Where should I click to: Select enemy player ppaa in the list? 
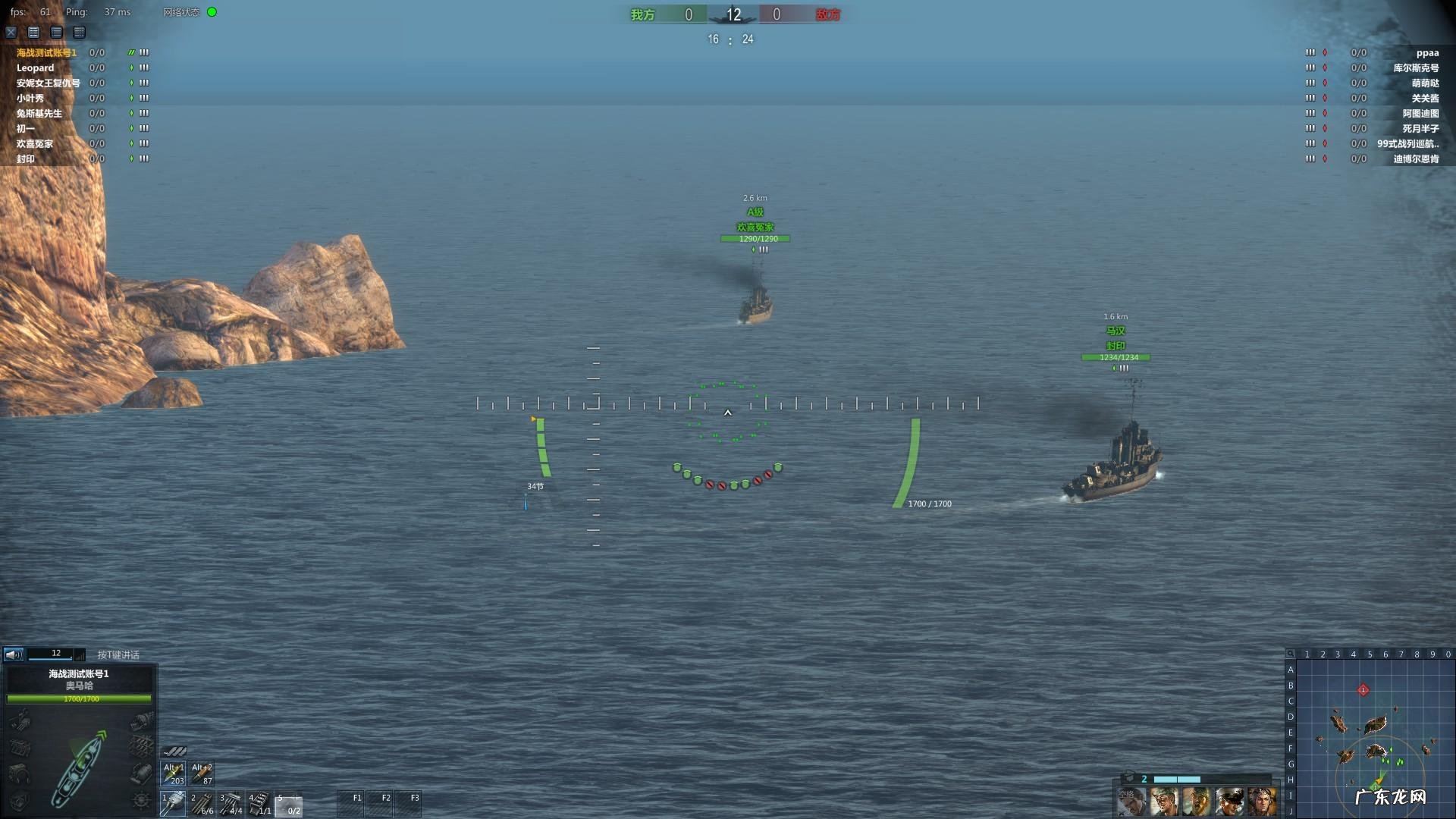tap(1426, 52)
